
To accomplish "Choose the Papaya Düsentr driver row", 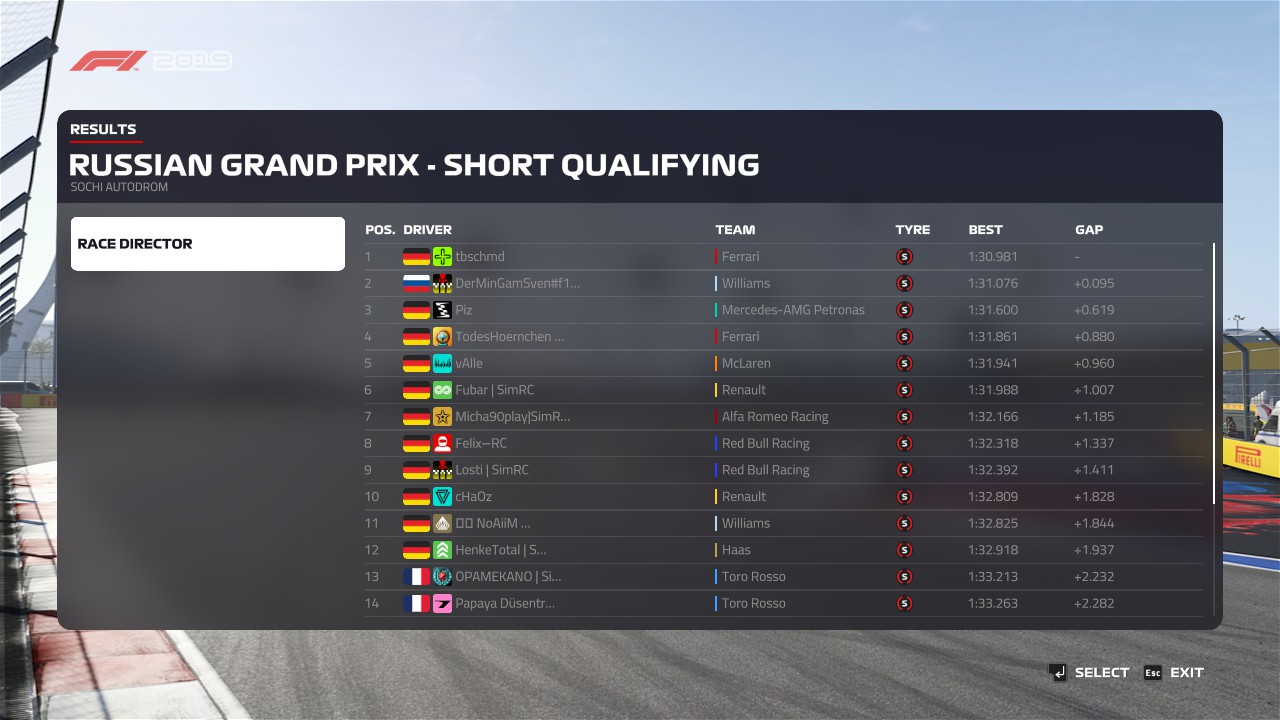I will pos(782,603).
